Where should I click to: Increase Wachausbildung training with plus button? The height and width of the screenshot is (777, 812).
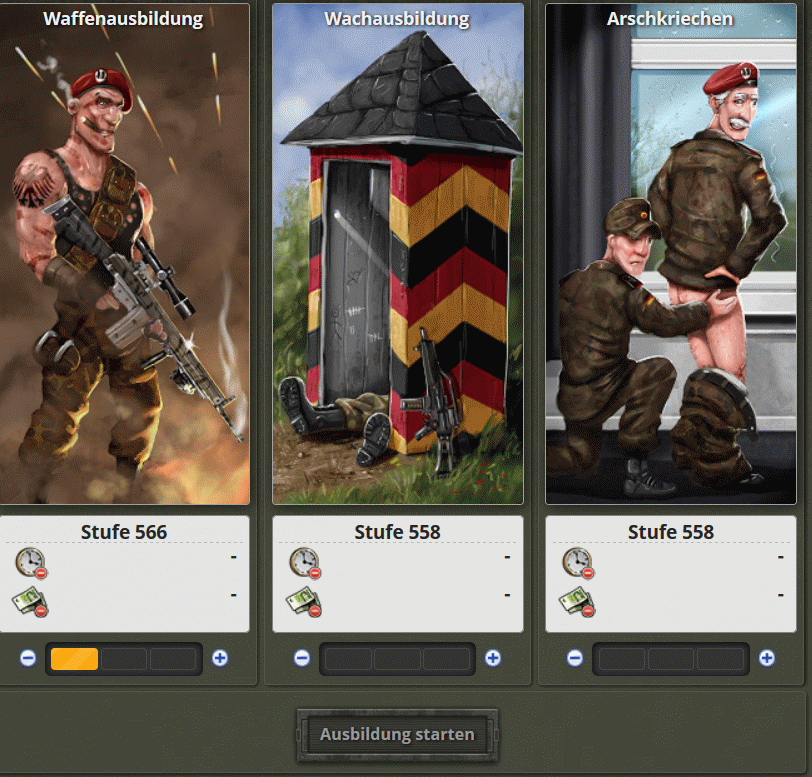coord(493,658)
